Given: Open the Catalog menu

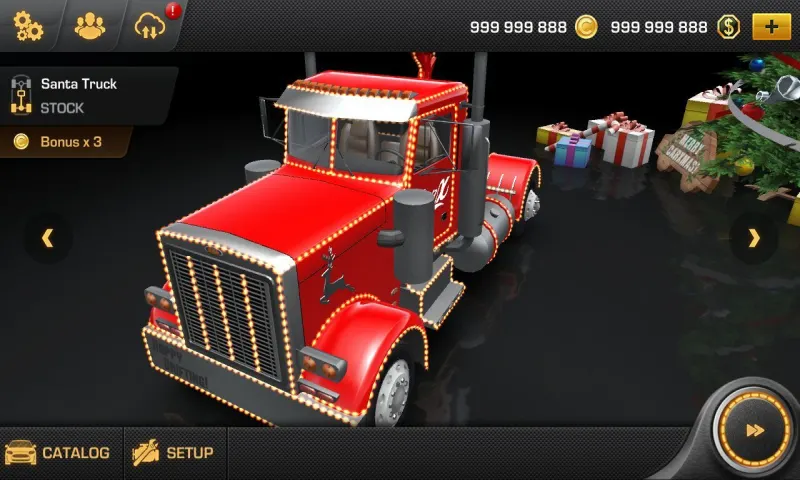Looking at the screenshot, I should point(60,454).
